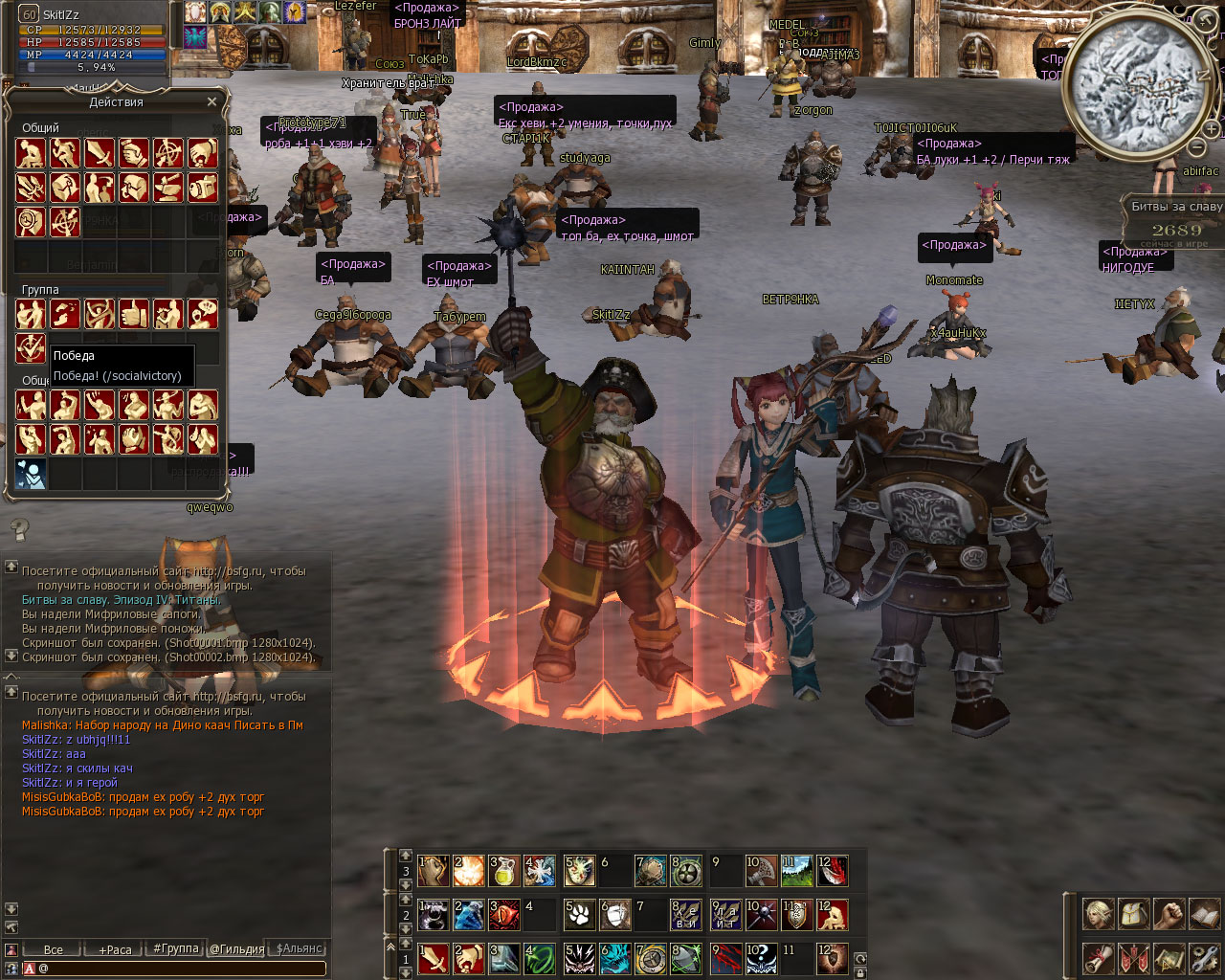Open the inventory backpack icon
Viewport: 1225px width, 980px height.
[1133, 914]
